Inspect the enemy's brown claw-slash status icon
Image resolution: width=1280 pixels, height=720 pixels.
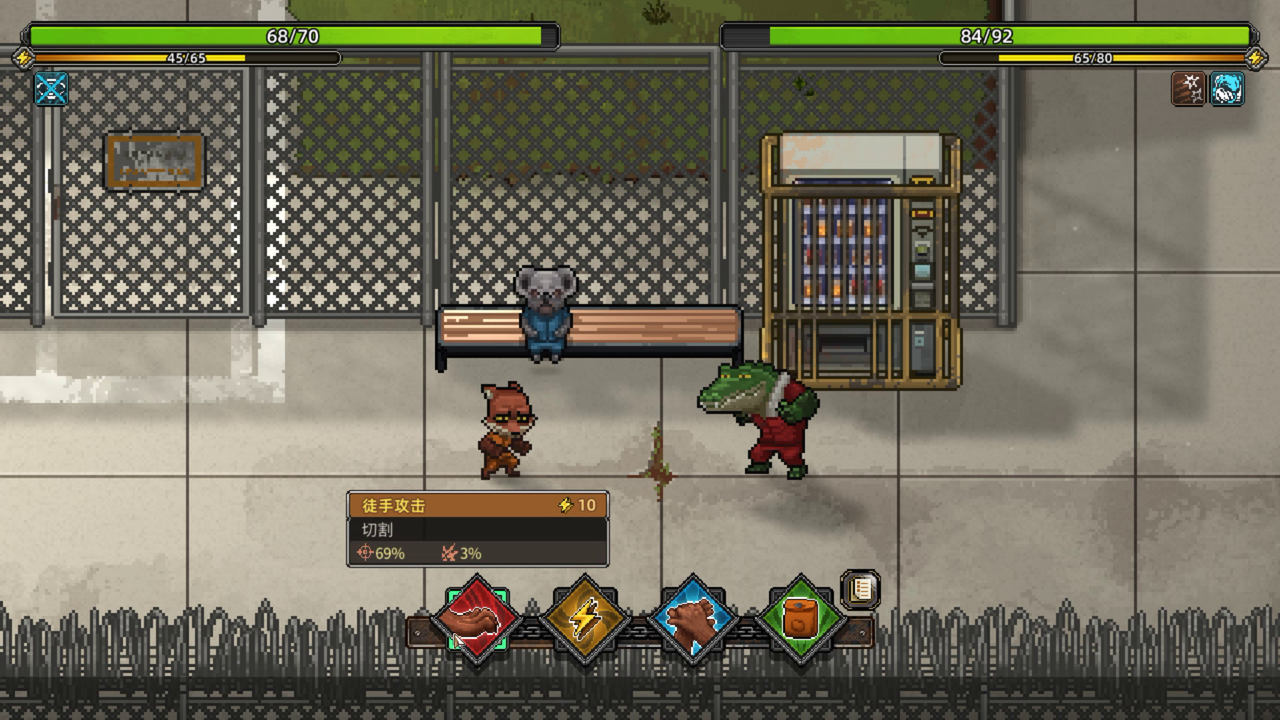(x=1188, y=88)
